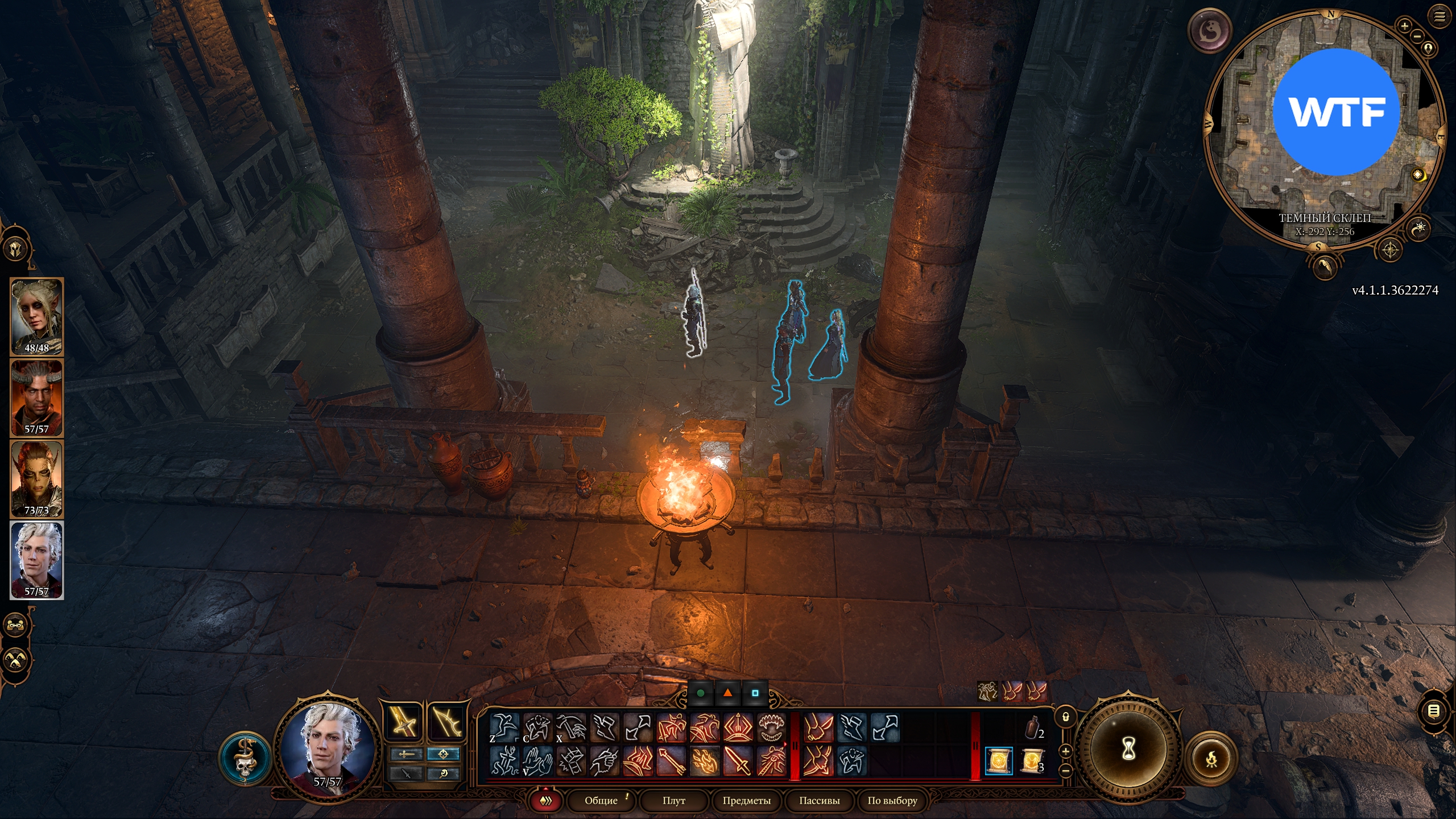Toggle the hotbar lock padlock

pyautogui.click(x=1065, y=717)
